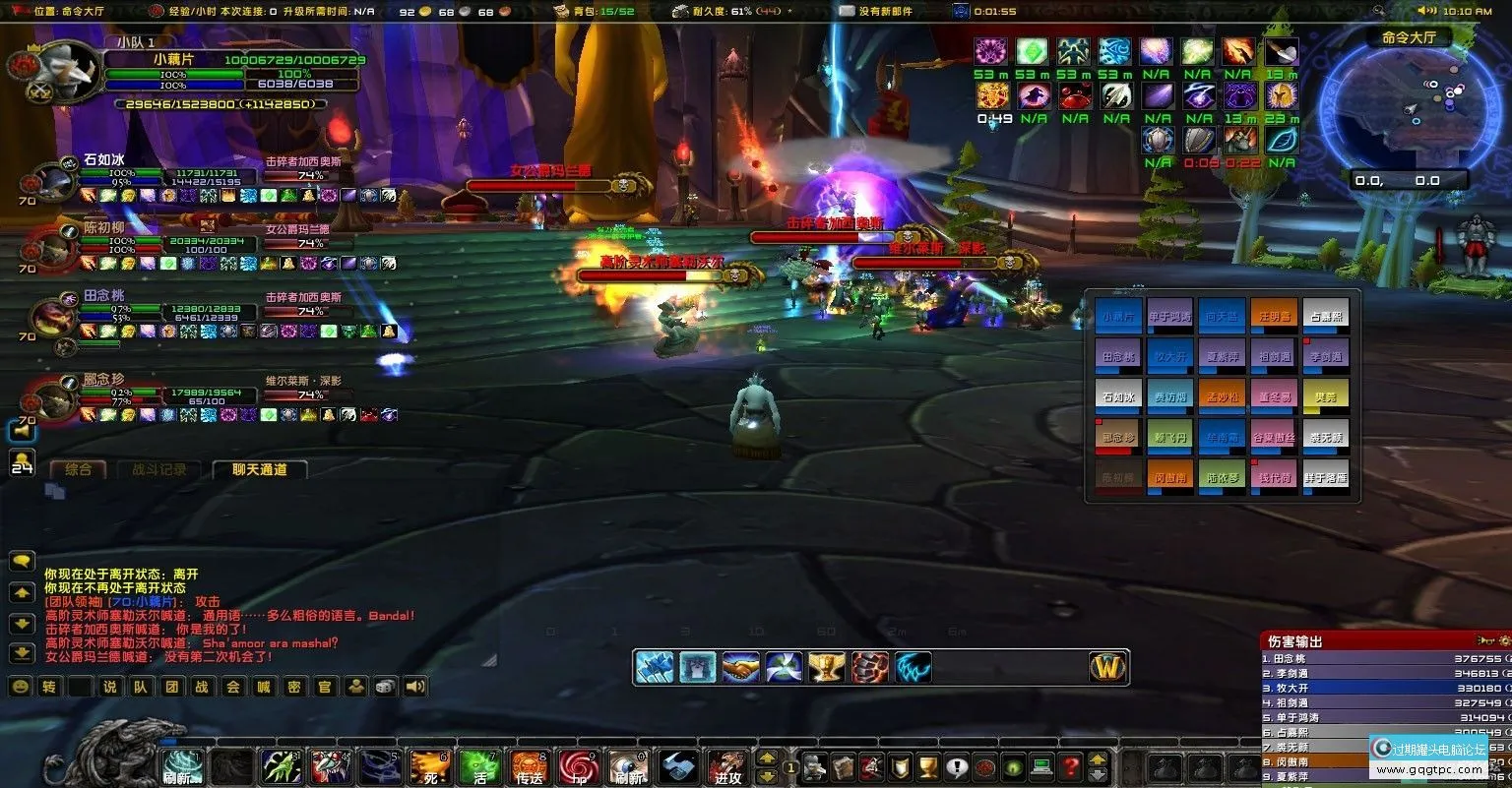Open the red question mark help button
The width and height of the screenshot is (1512, 788).
click(1070, 766)
